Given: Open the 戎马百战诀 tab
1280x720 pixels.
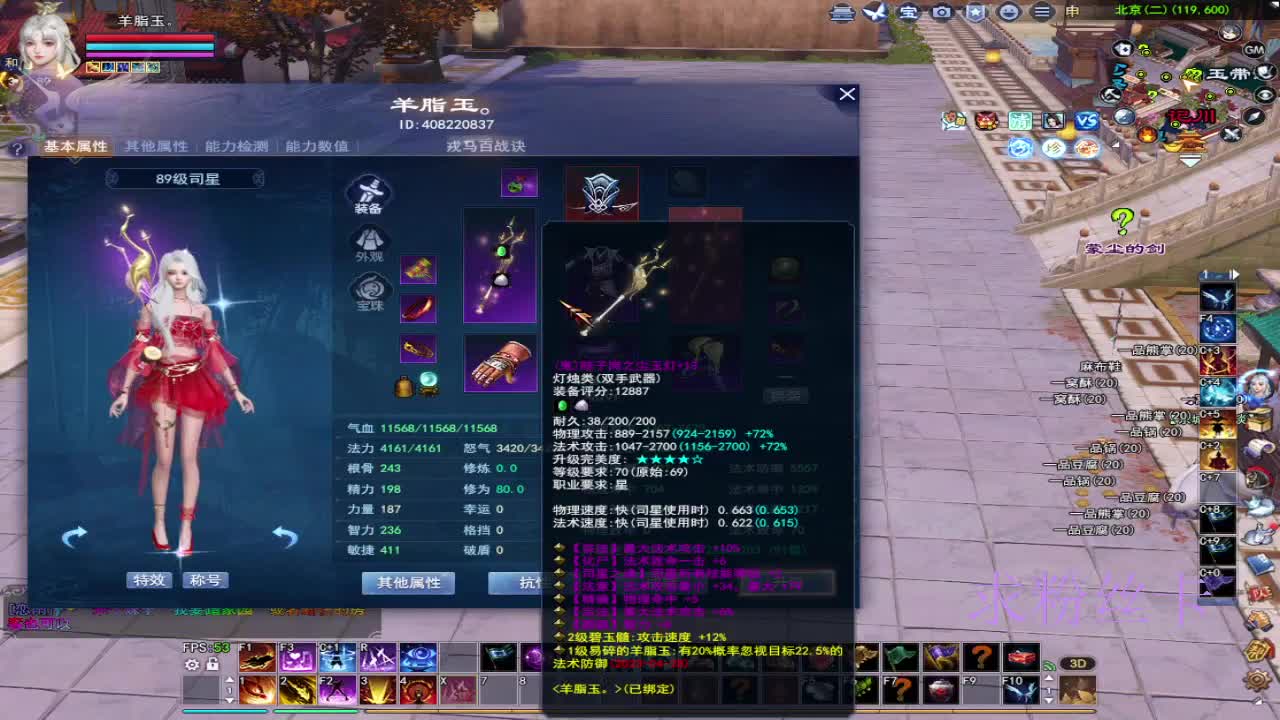Looking at the screenshot, I should 485,145.
